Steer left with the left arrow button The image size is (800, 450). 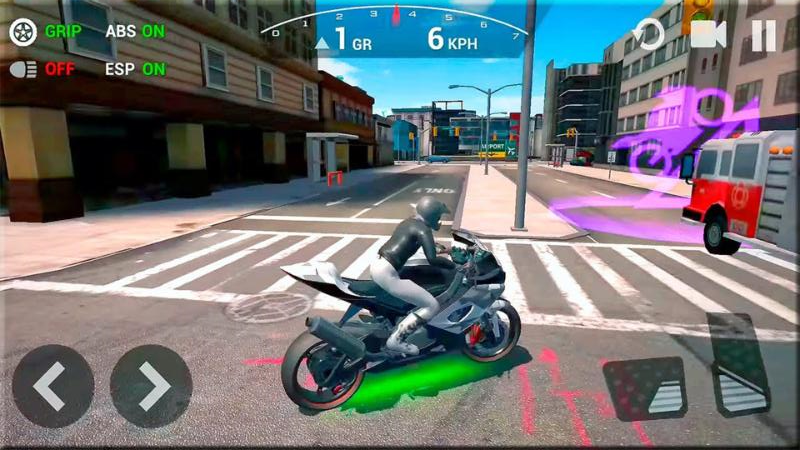(x=53, y=386)
